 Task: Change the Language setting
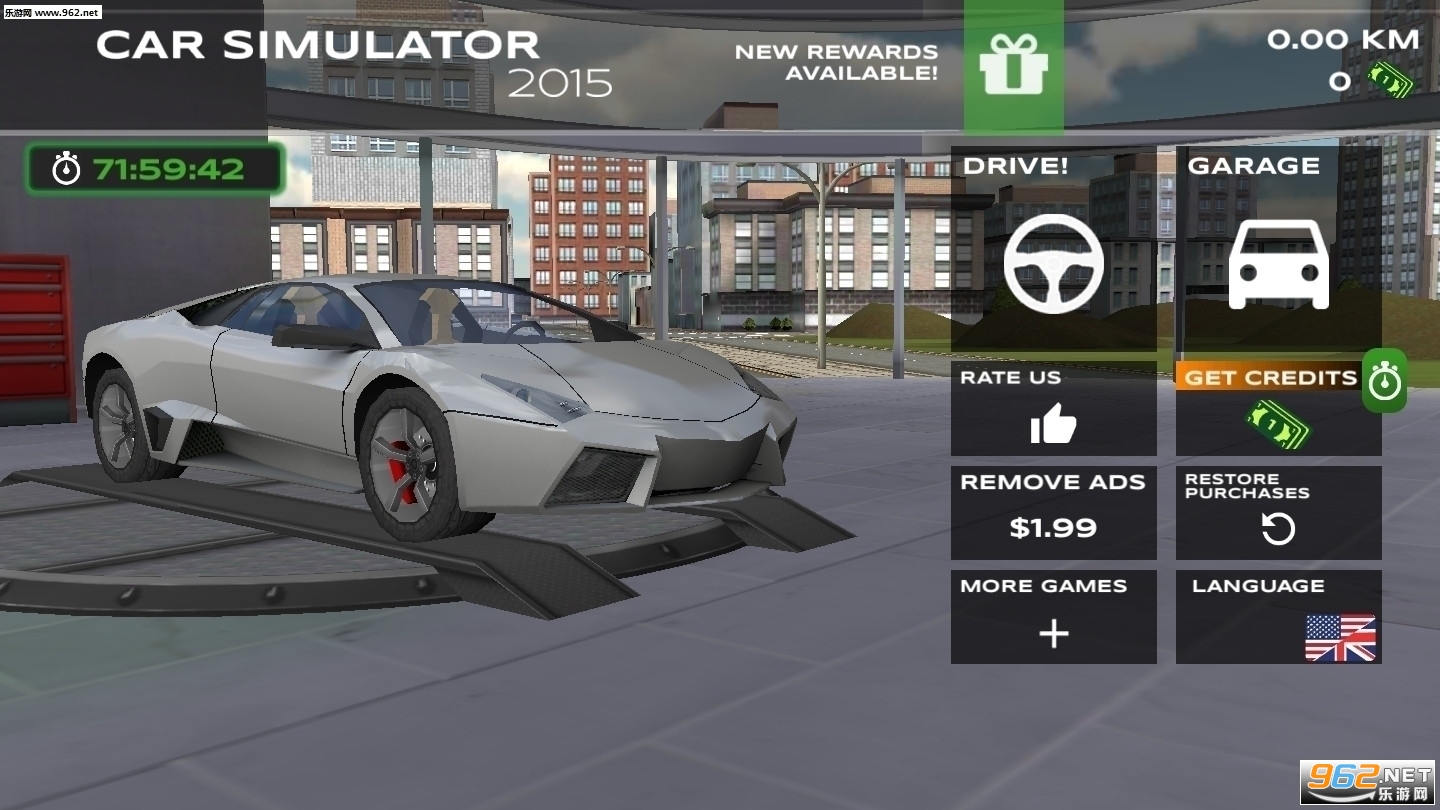point(1278,617)
